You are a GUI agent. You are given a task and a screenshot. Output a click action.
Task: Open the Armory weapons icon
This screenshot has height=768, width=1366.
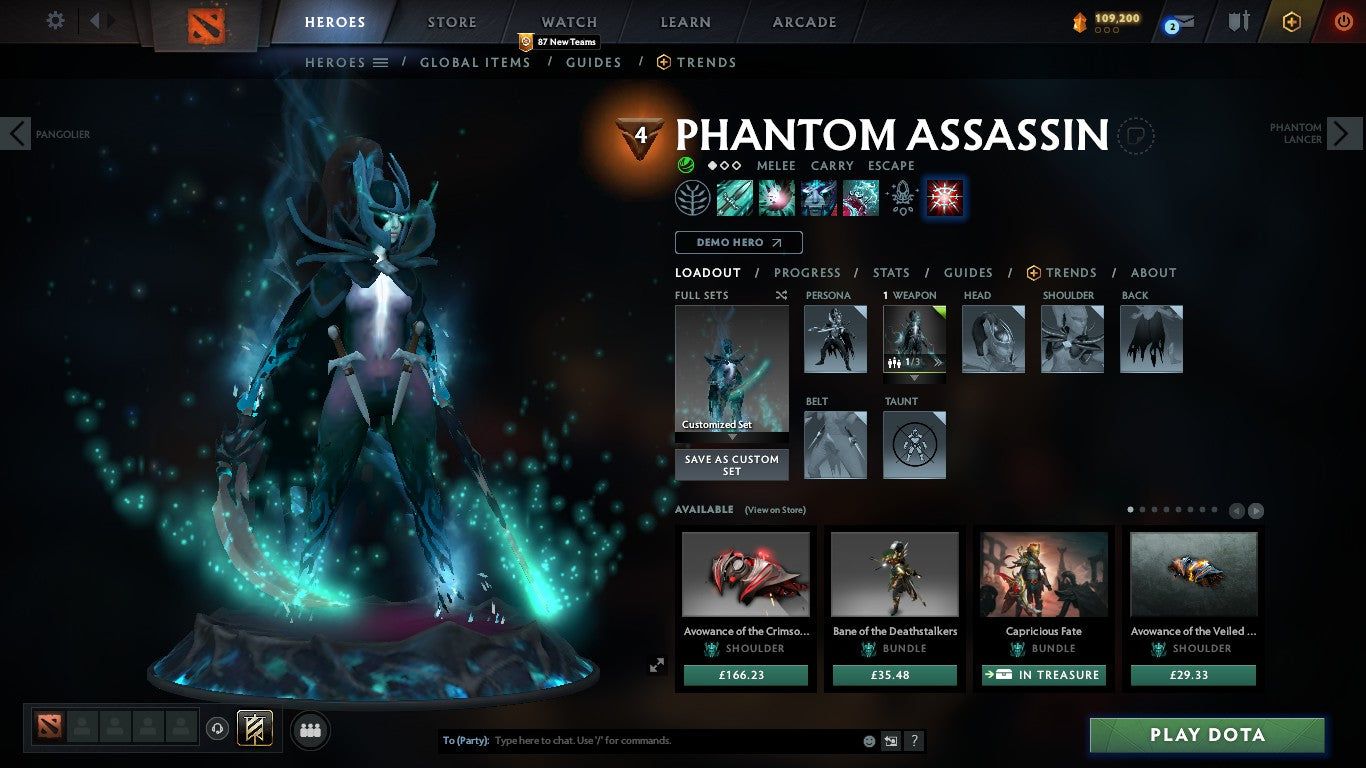pyautogui.click(x=1239, y=21)
